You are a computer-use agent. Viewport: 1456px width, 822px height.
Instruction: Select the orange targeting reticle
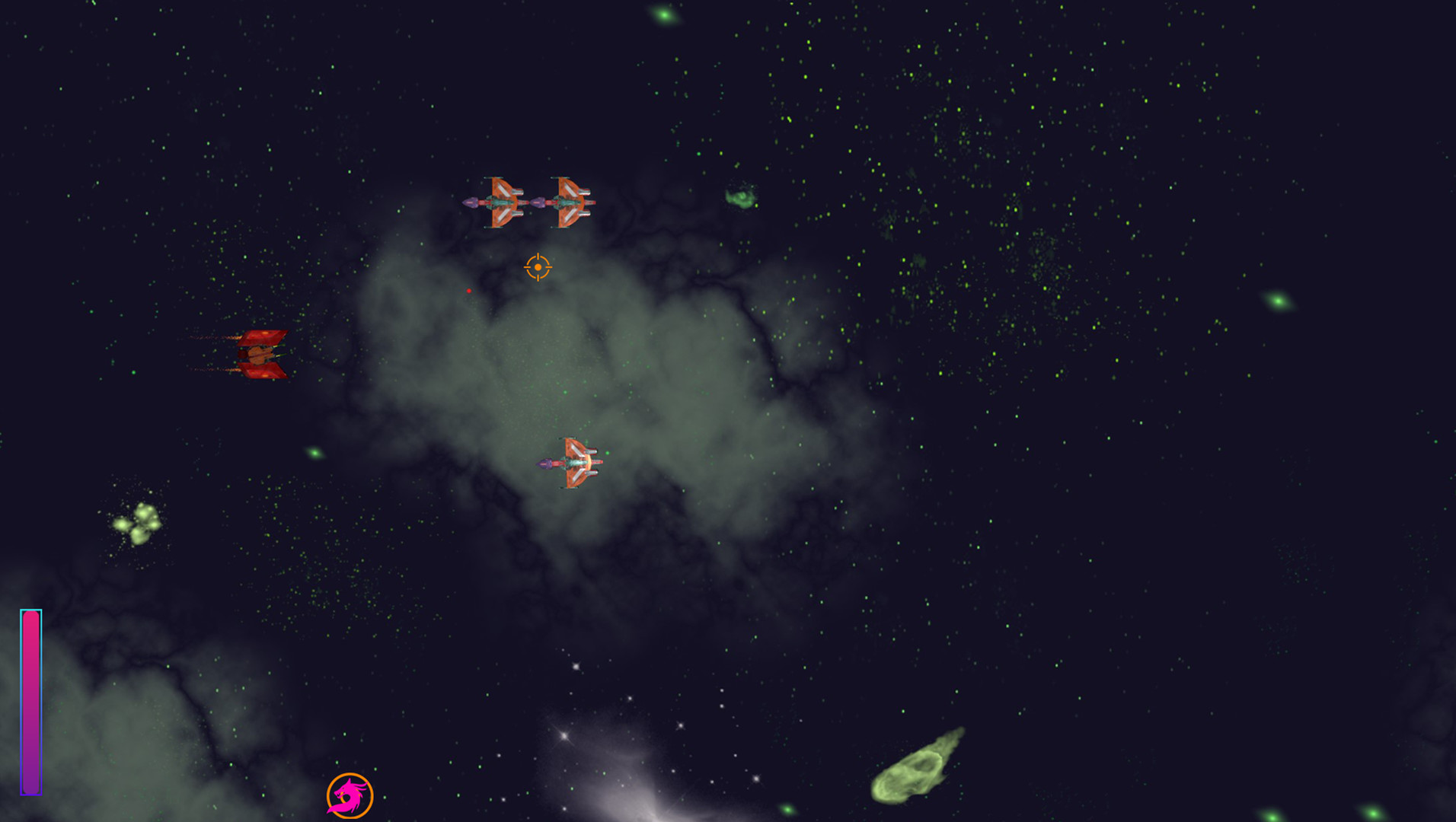click(538, 266)
